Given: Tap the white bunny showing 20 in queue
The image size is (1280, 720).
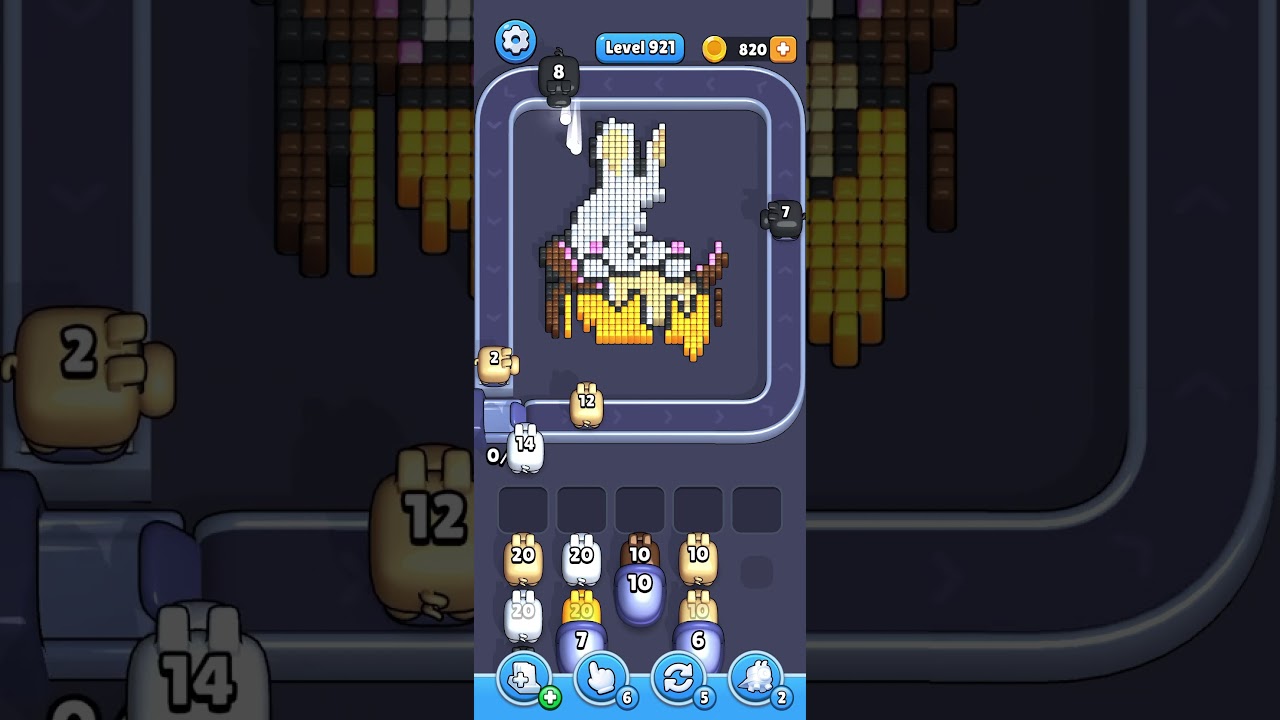Looking at the screenshot, I should tap(581, 558).
